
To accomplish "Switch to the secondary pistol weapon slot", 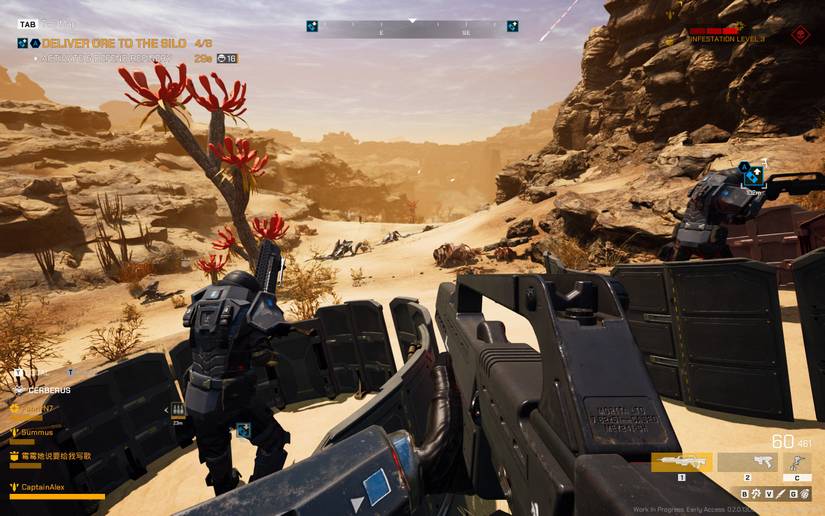I will pos(746,462).
